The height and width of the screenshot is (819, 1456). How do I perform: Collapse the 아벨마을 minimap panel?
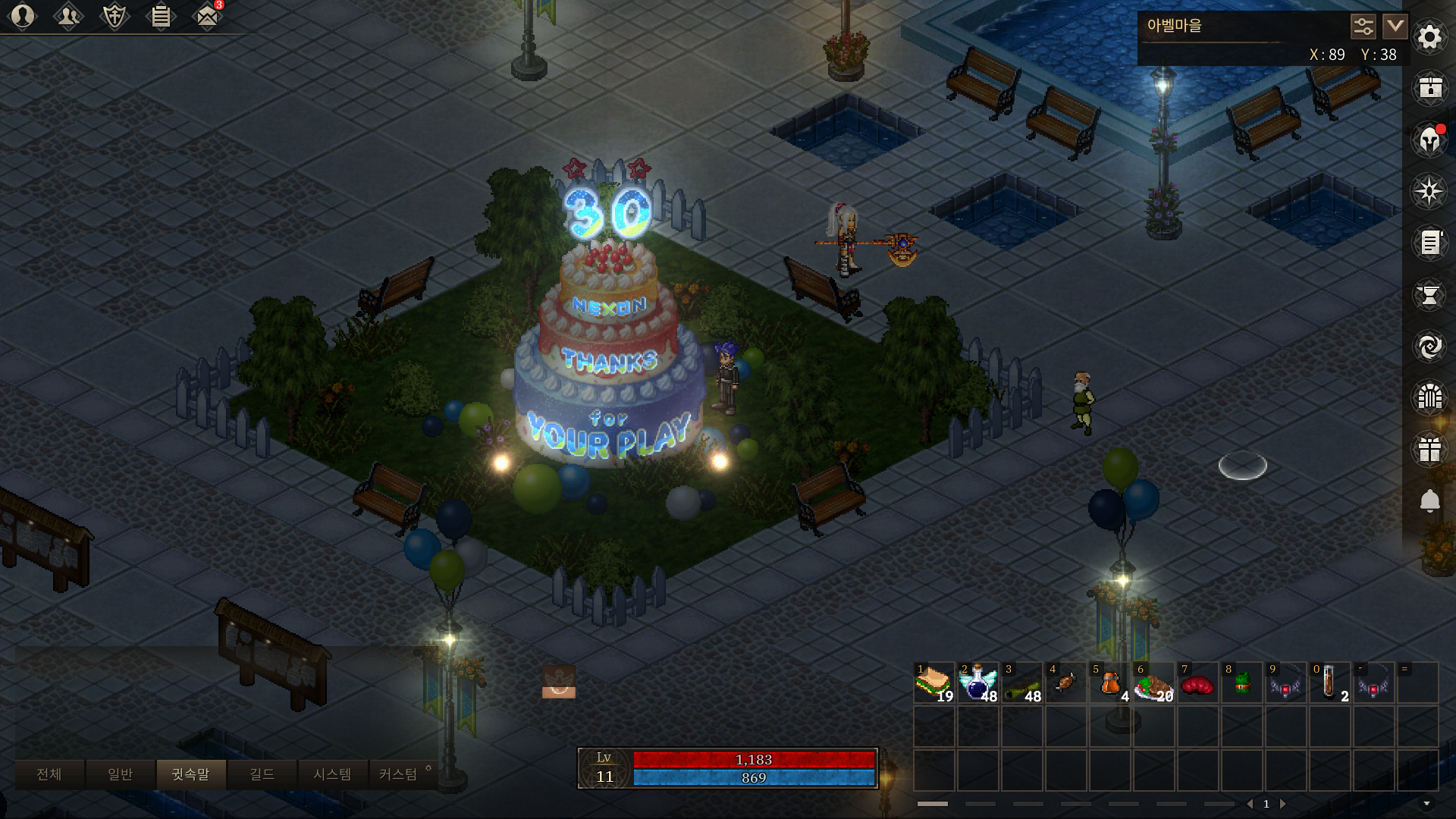(1395, 27)
